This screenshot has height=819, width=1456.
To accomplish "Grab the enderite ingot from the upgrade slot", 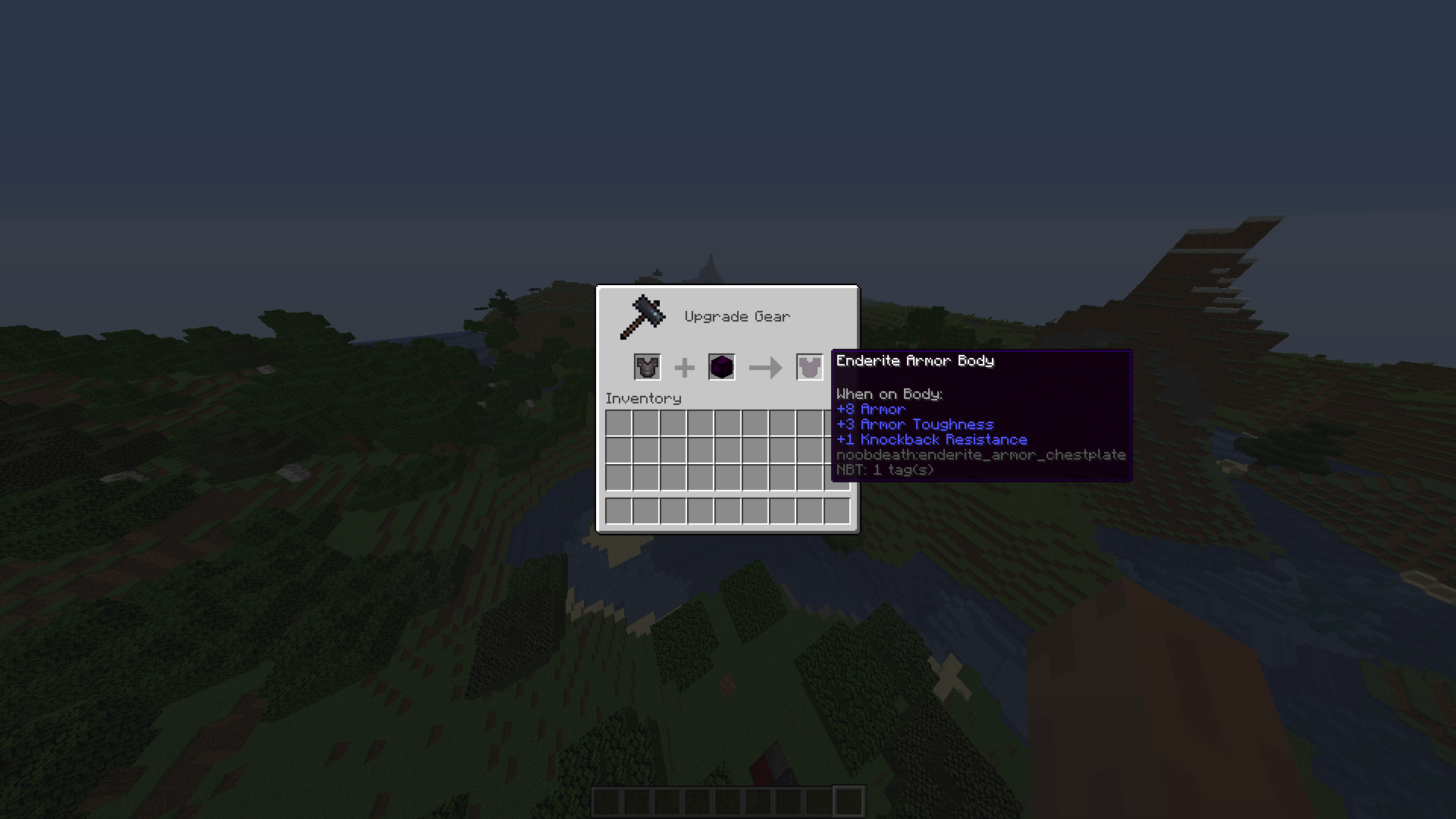I will pos(721,367).
